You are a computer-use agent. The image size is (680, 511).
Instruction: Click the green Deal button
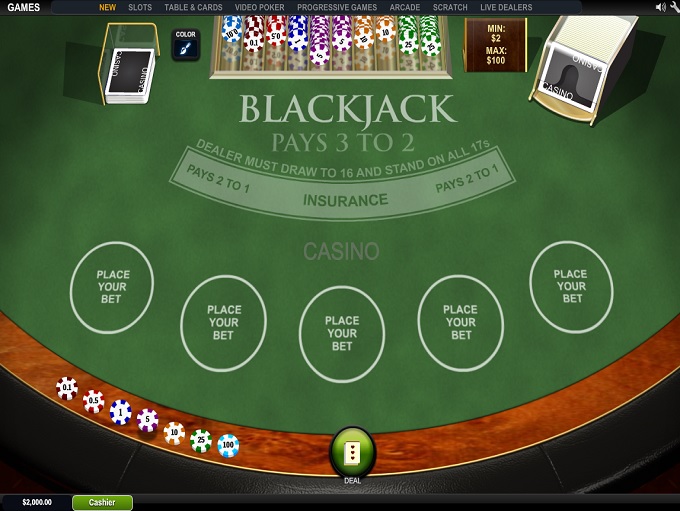[x=352, y=453]
